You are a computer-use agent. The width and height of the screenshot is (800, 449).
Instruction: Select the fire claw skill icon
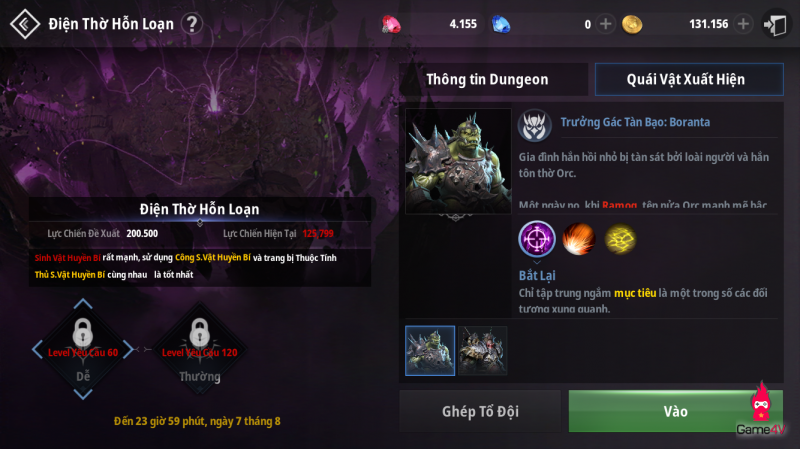click(x=579, y=240)
